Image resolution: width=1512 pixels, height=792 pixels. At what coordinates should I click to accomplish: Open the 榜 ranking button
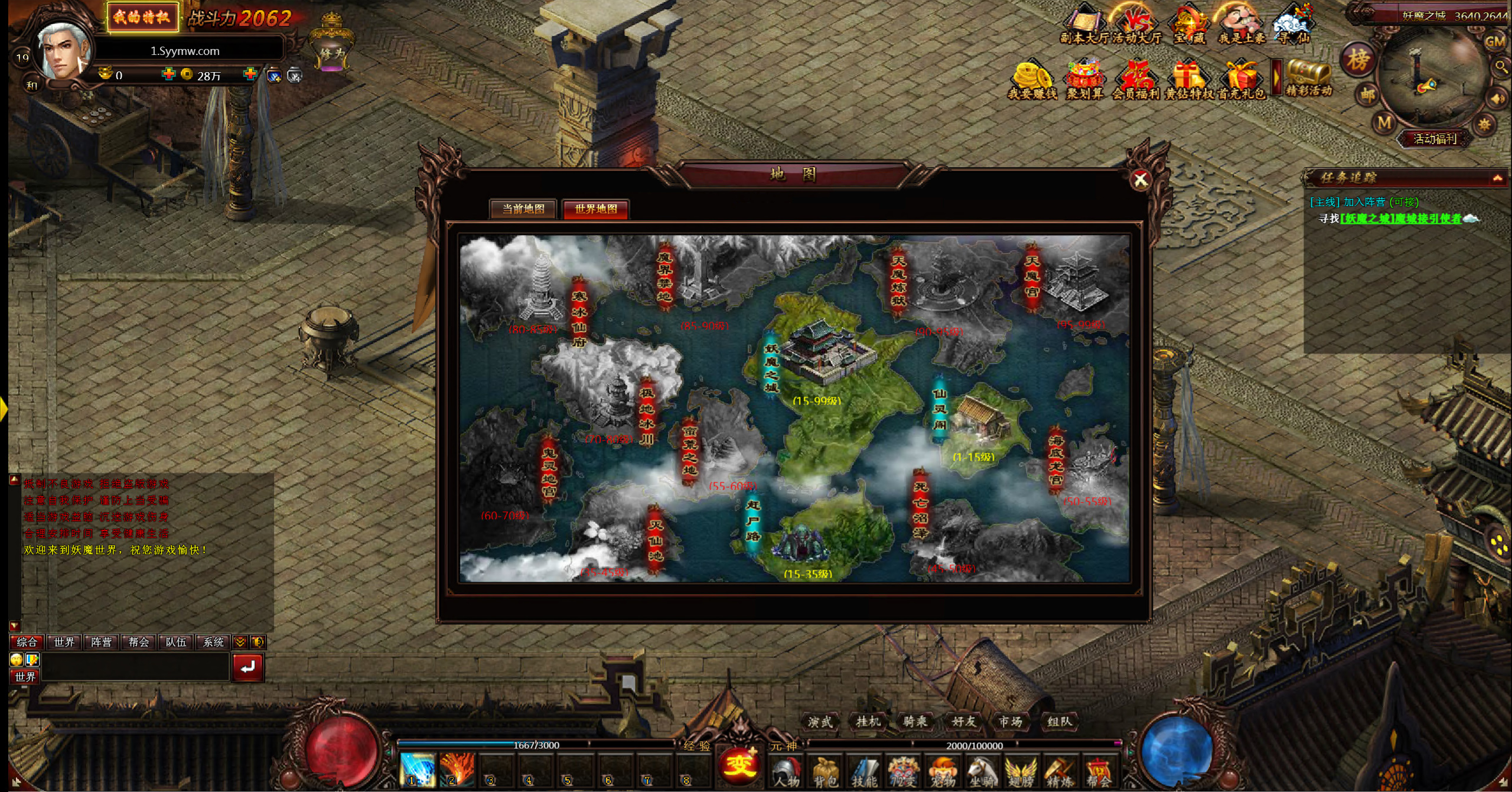pos(1357,60)
